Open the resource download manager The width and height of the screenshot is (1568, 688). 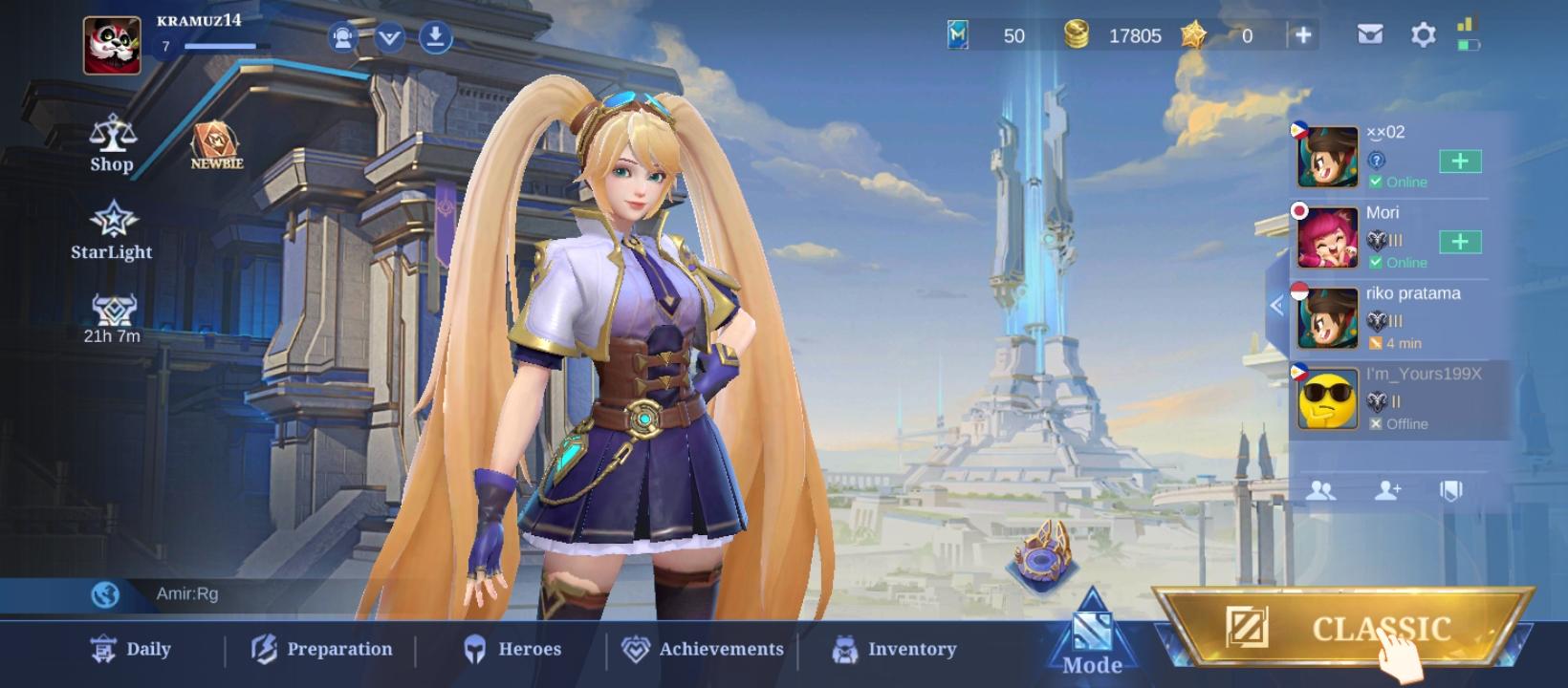(x=435, y=36)
